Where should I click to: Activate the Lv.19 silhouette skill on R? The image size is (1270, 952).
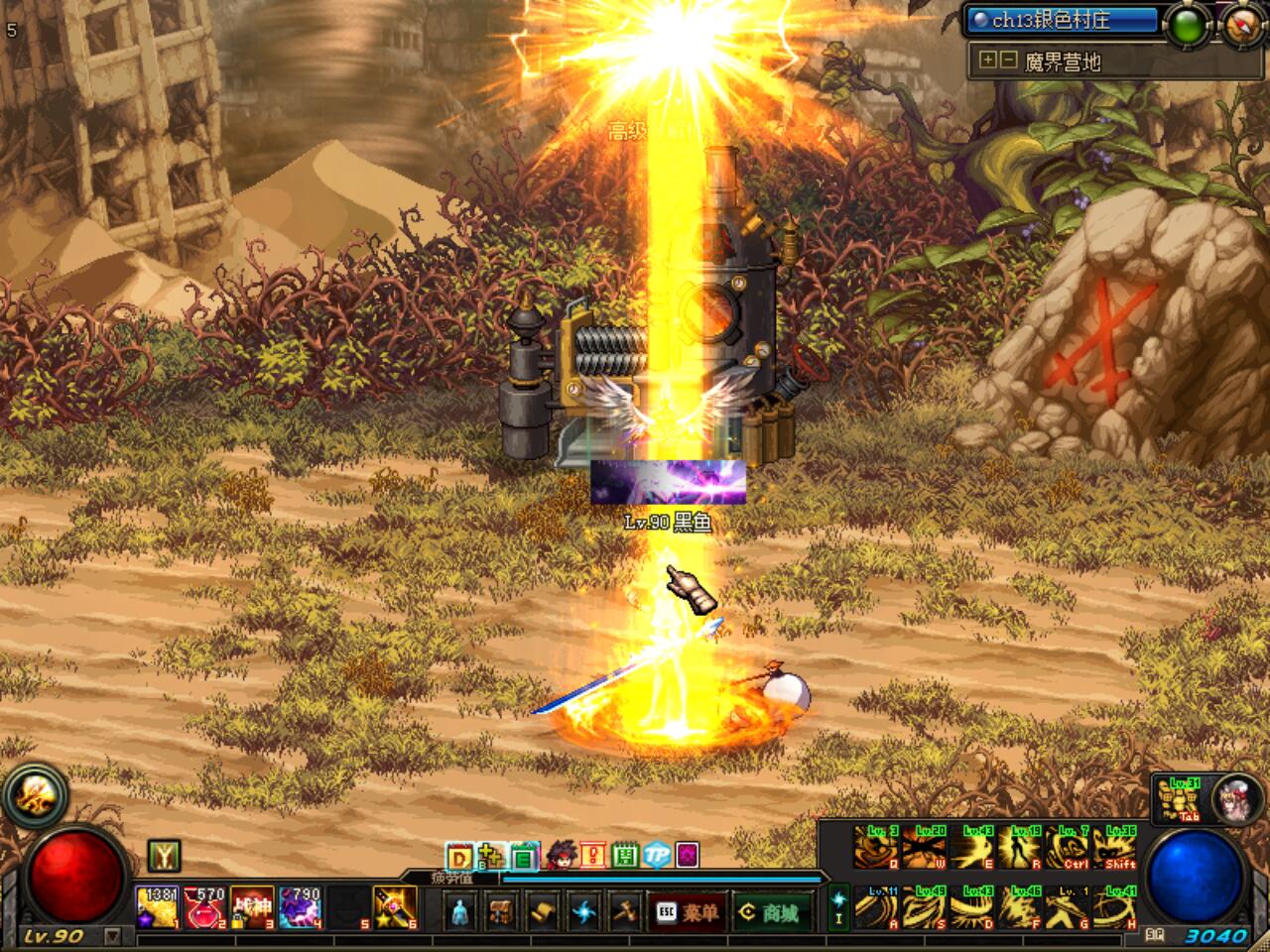pyautogui.click(x=1020, y=848)
